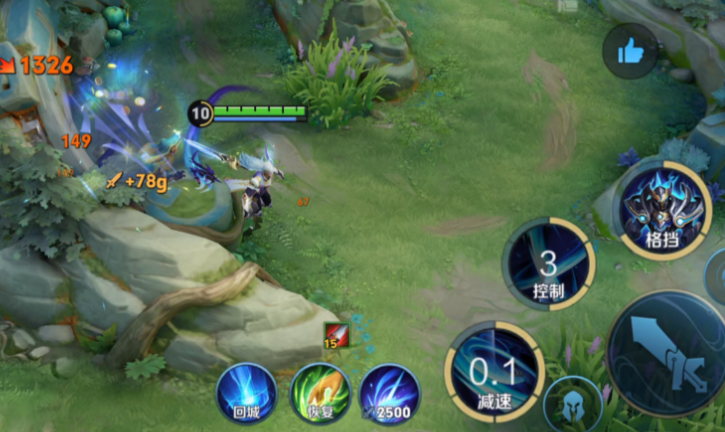Trigger the 2500 summoner skill

pyautogui.click(x=388, y=393)
